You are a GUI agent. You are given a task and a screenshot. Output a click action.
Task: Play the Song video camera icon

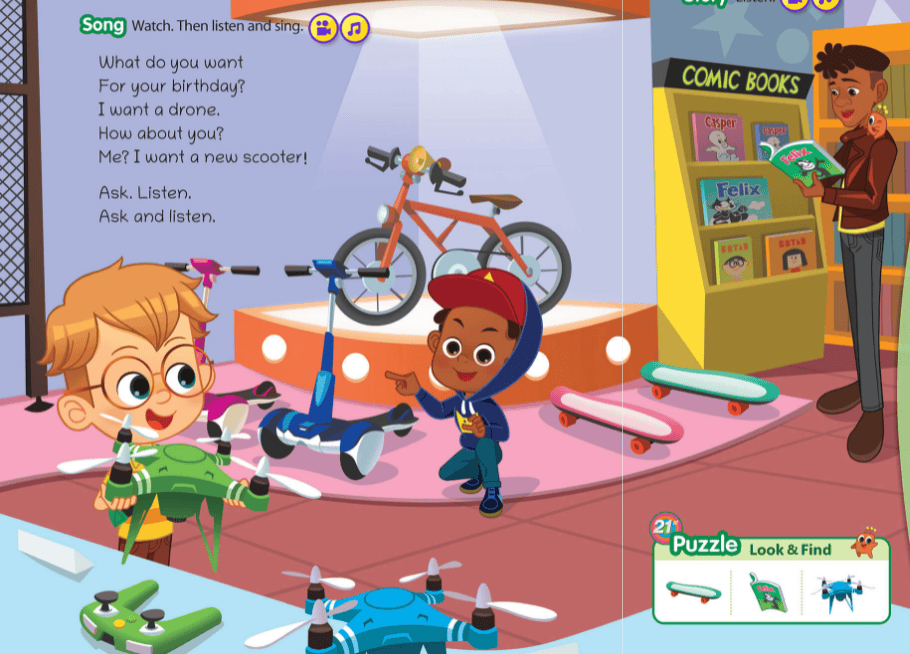point(323,28)
